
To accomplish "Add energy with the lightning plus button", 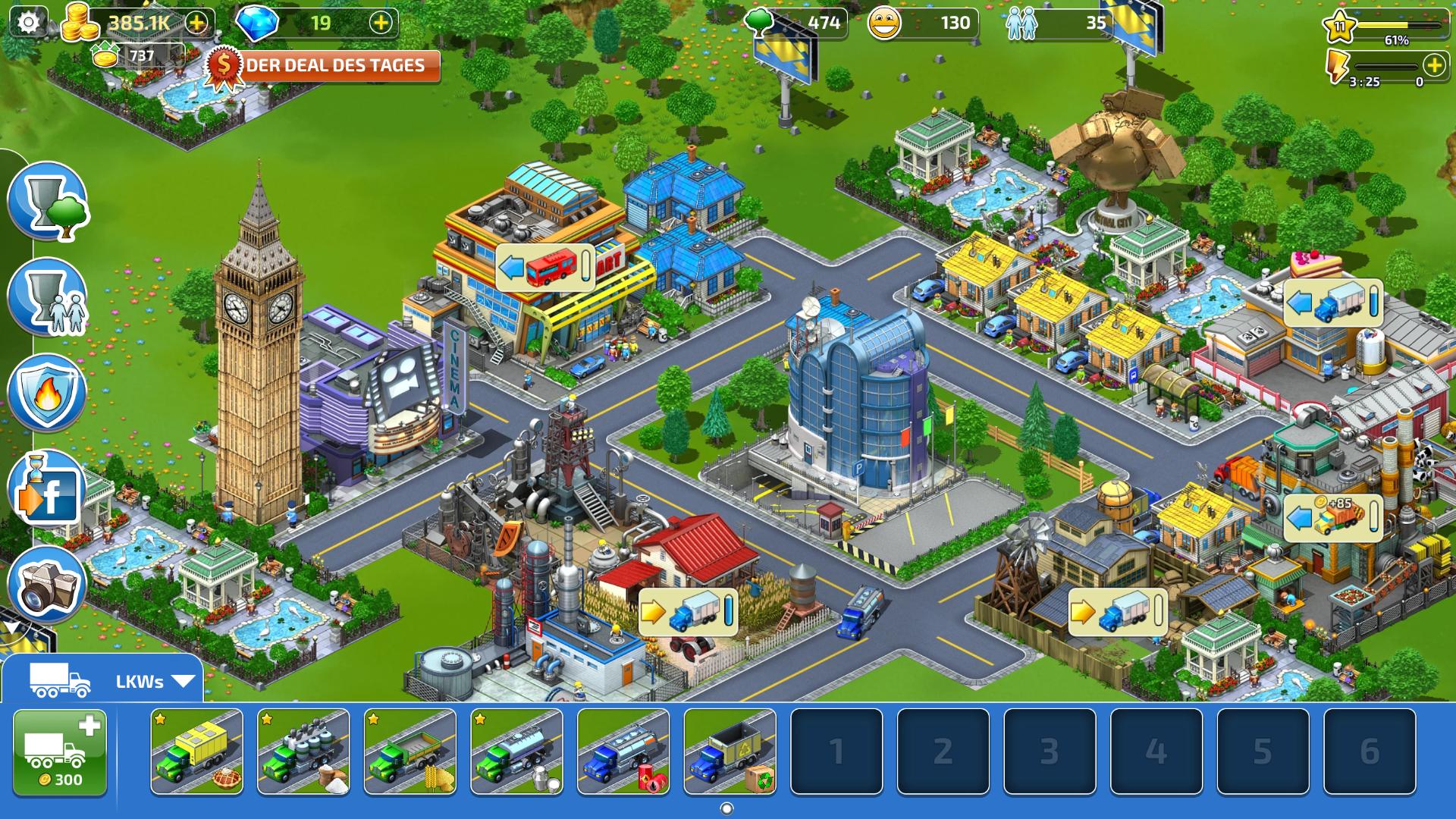I will coord(1434,65).
